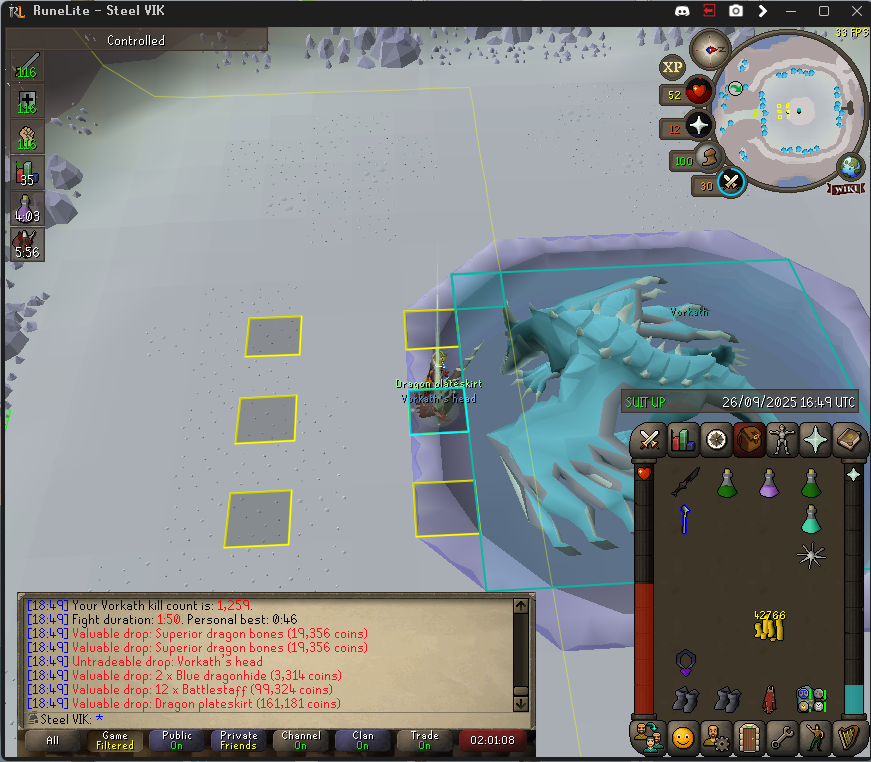Open the Worn Equipment tab
The width and height of the screenshot is (871, 762).
(x=781, y=439)
